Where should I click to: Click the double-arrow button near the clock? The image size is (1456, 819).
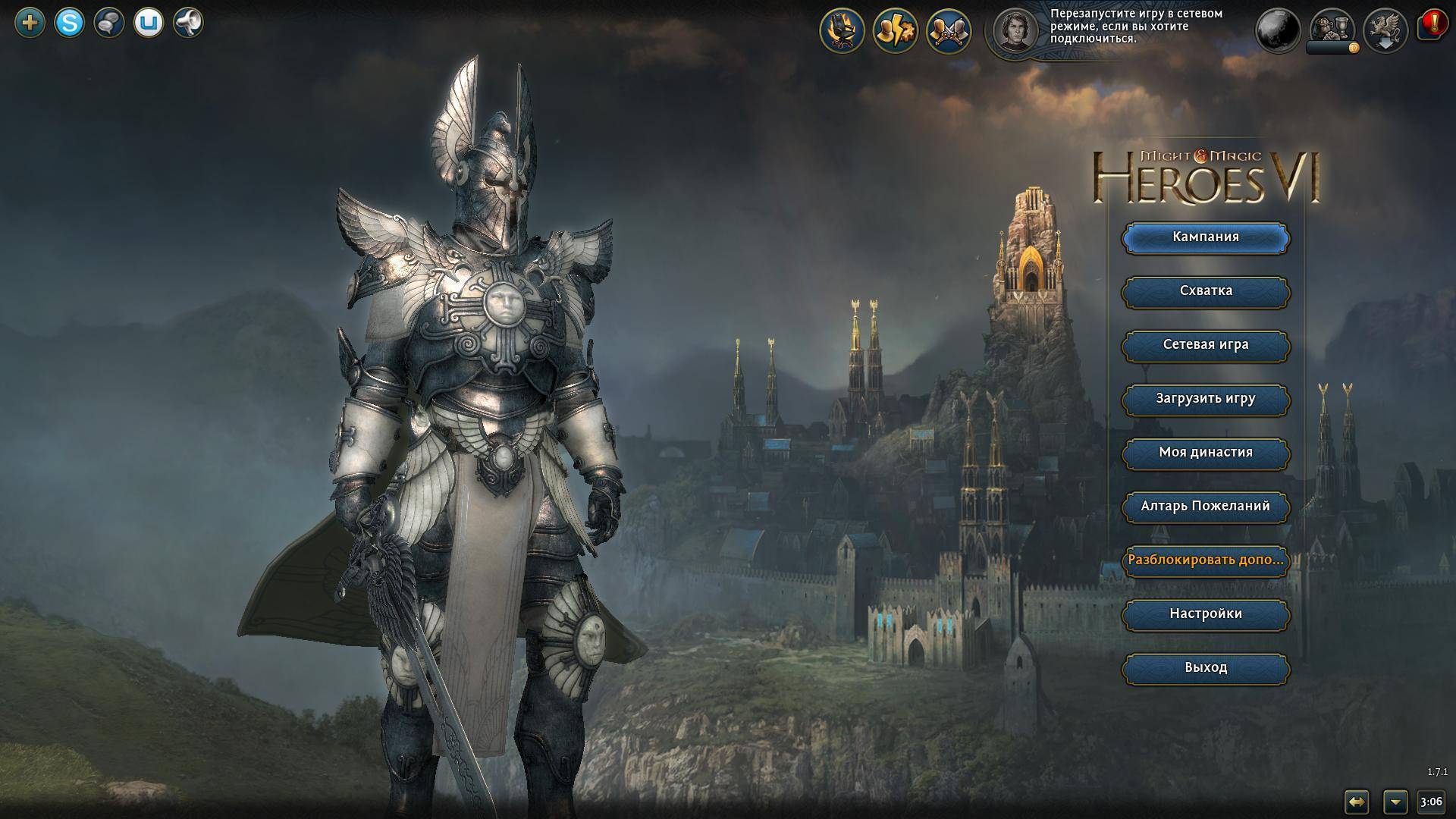(x=1356, y=802)
